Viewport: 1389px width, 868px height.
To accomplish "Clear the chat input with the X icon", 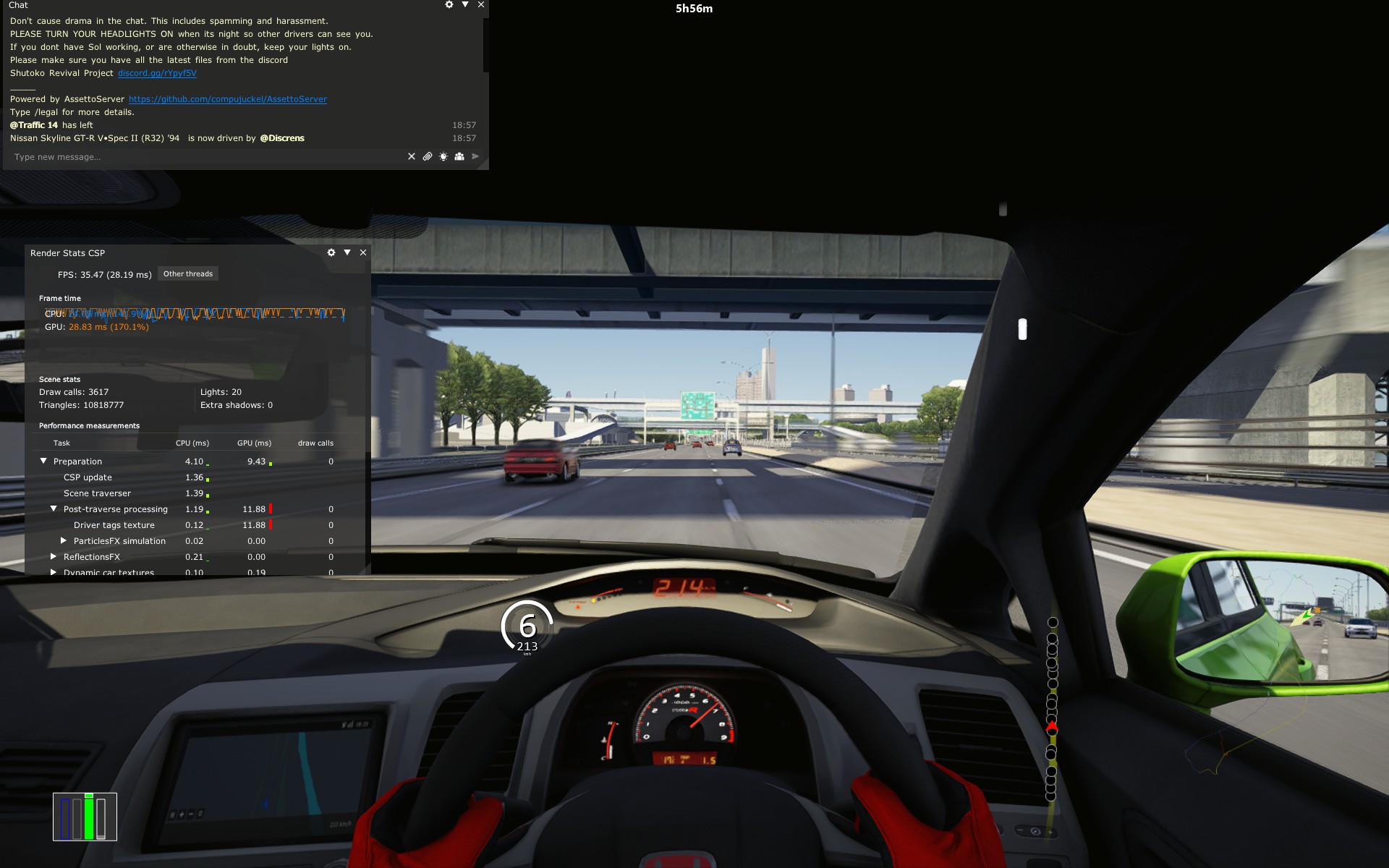I will pos(411,156).
